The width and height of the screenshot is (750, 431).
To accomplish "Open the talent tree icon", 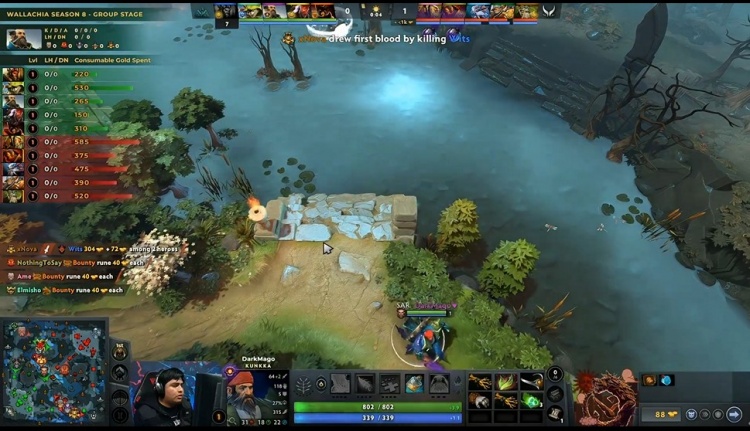I will tap(304, 384).
